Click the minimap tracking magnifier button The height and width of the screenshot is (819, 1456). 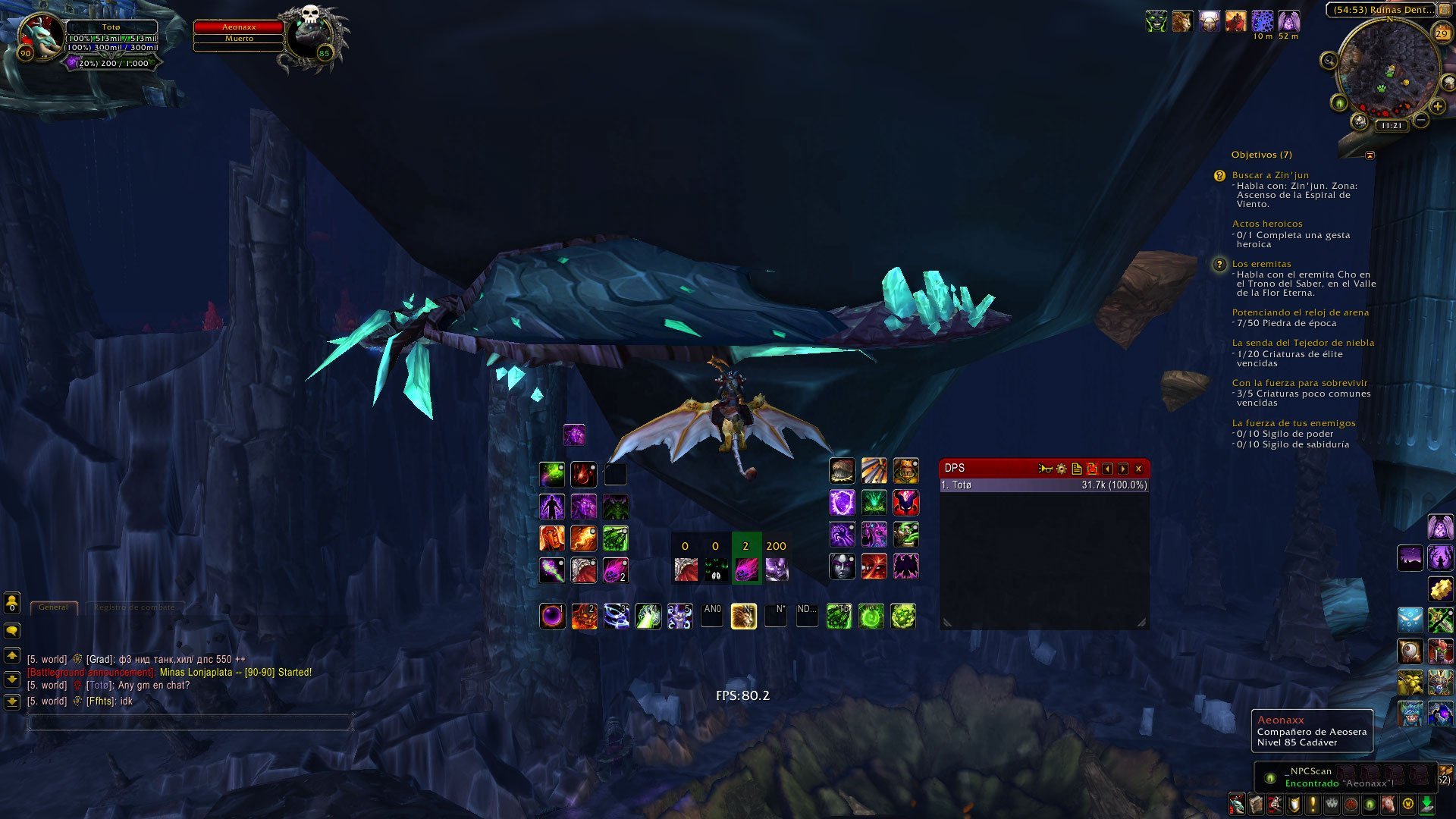(1329, 61)
